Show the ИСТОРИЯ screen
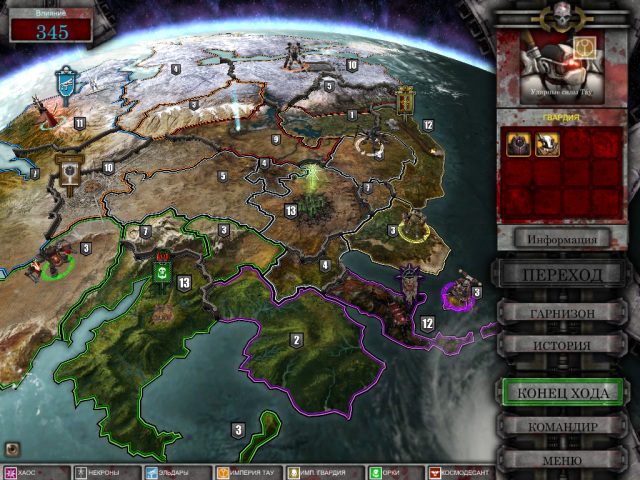This screenshot has height=480, width=640. 563,345
